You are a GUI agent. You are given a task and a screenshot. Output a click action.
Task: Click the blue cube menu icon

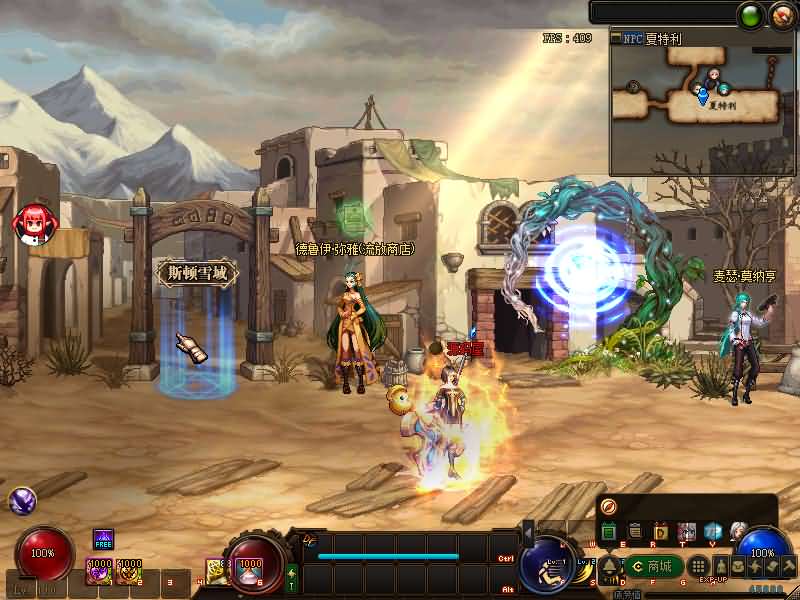[712, 531]
